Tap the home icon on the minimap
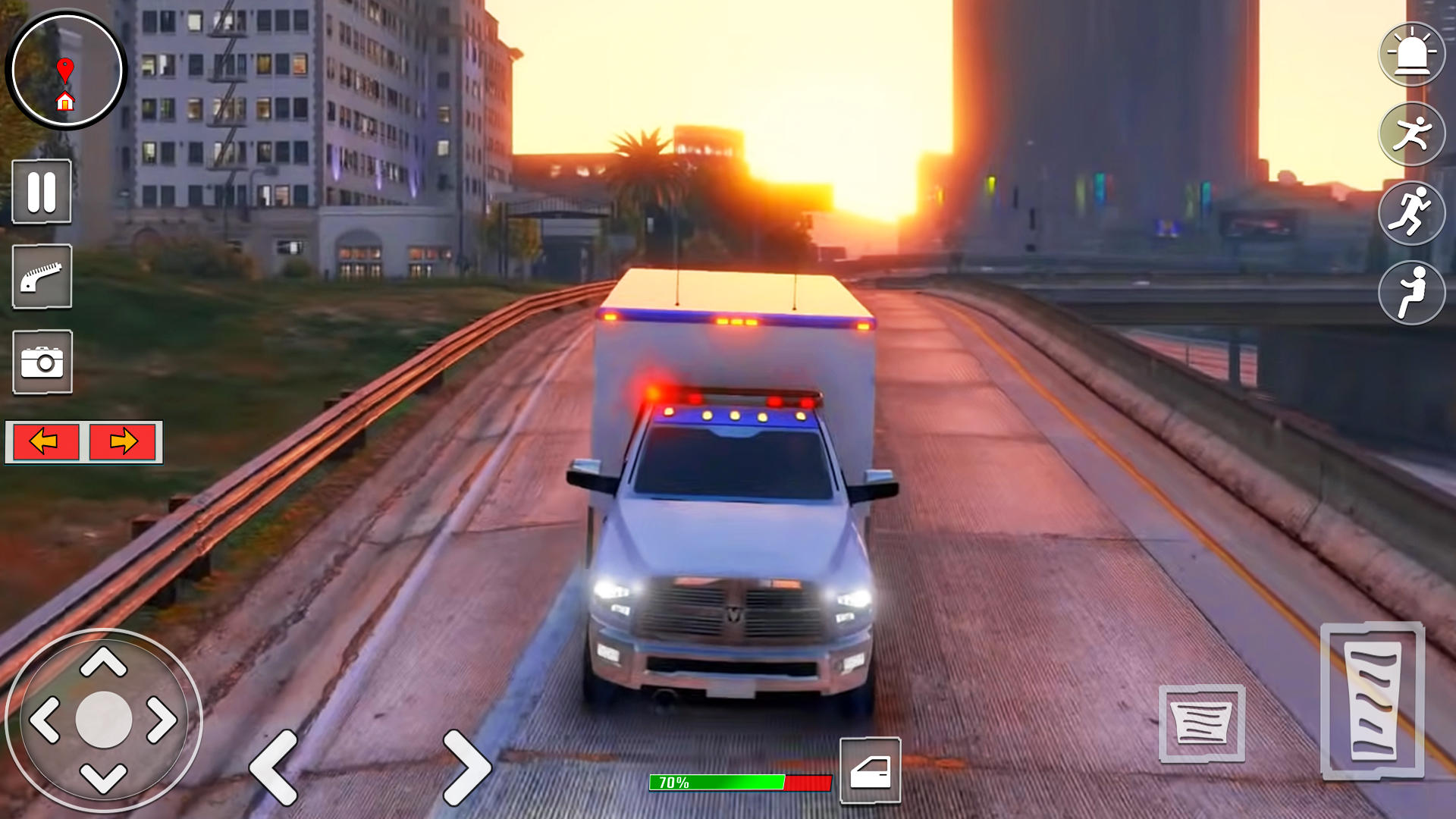The image size is (1456, 819). click(67, 101)
